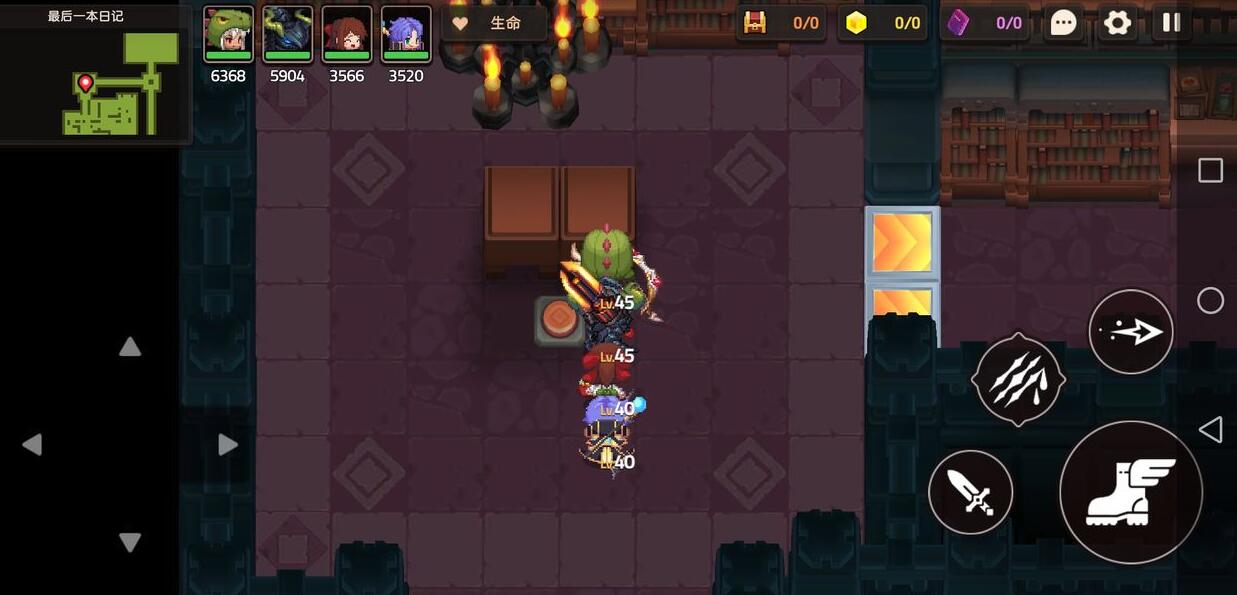Screen dimensions: 1237x595
Task: Select the green dinosaur-hood hero portrait
Action: [x=228, y=35]
